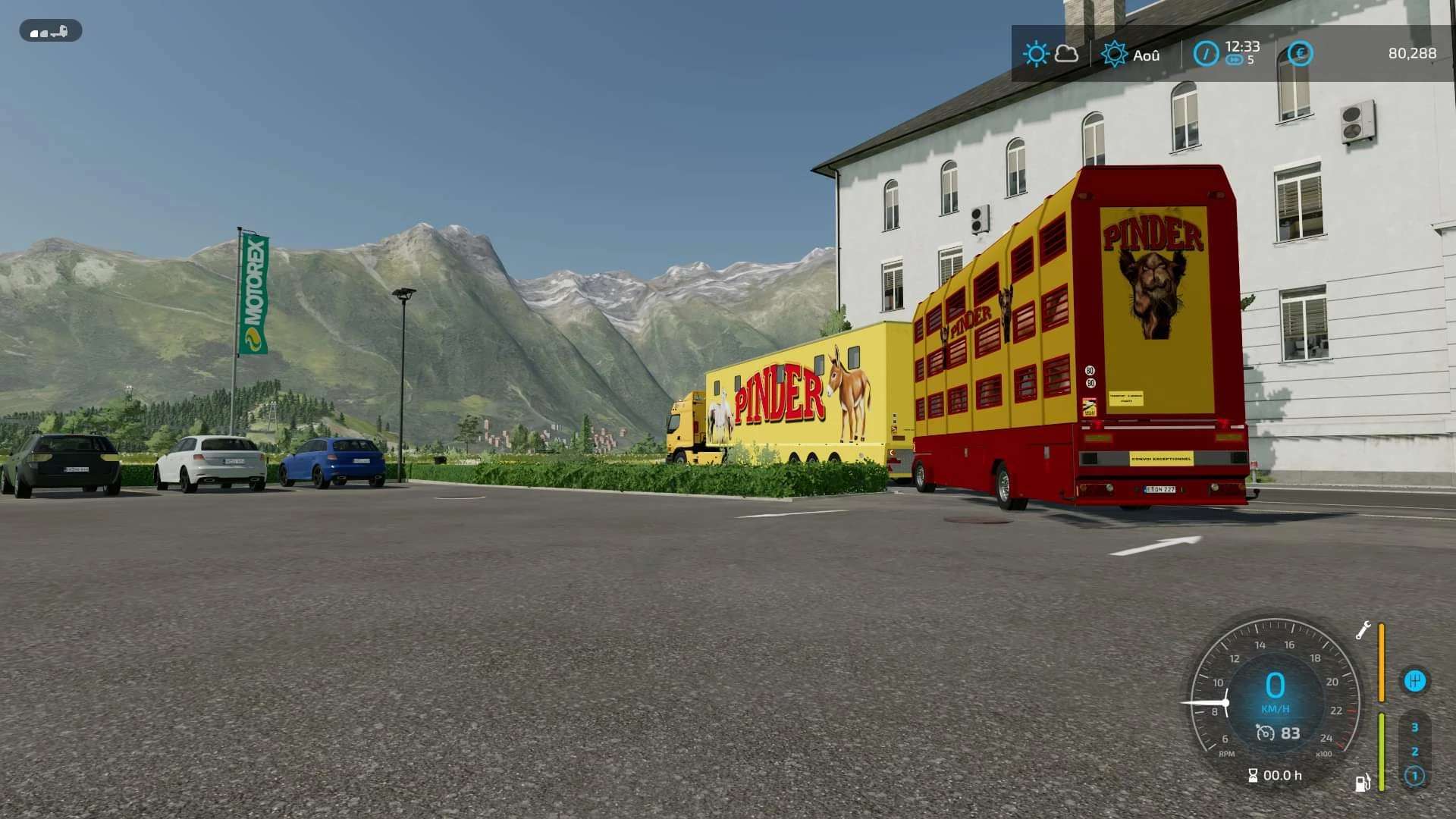Click the game clock icon
This screenshot has height=819, width=1456.
[x=1206, y=54]
